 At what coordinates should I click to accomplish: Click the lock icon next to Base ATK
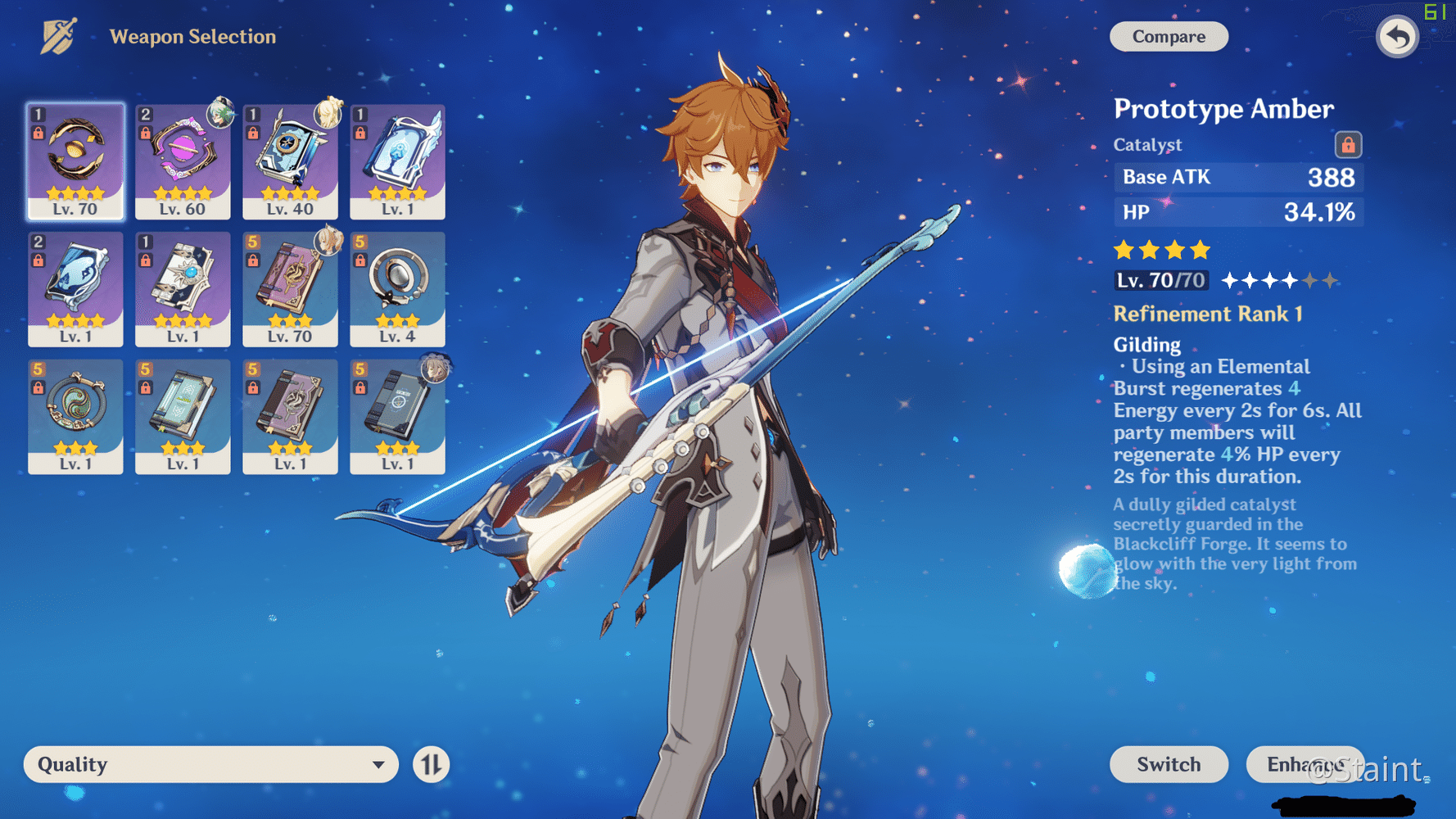1349,144
